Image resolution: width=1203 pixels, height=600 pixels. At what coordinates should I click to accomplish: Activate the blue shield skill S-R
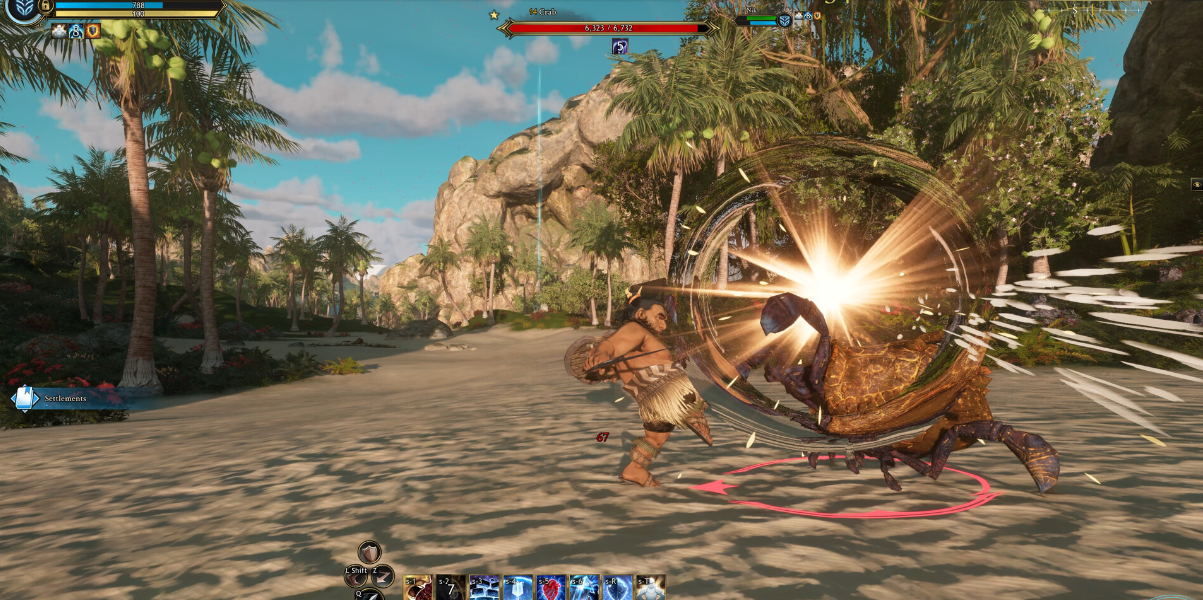pos(617,588)
